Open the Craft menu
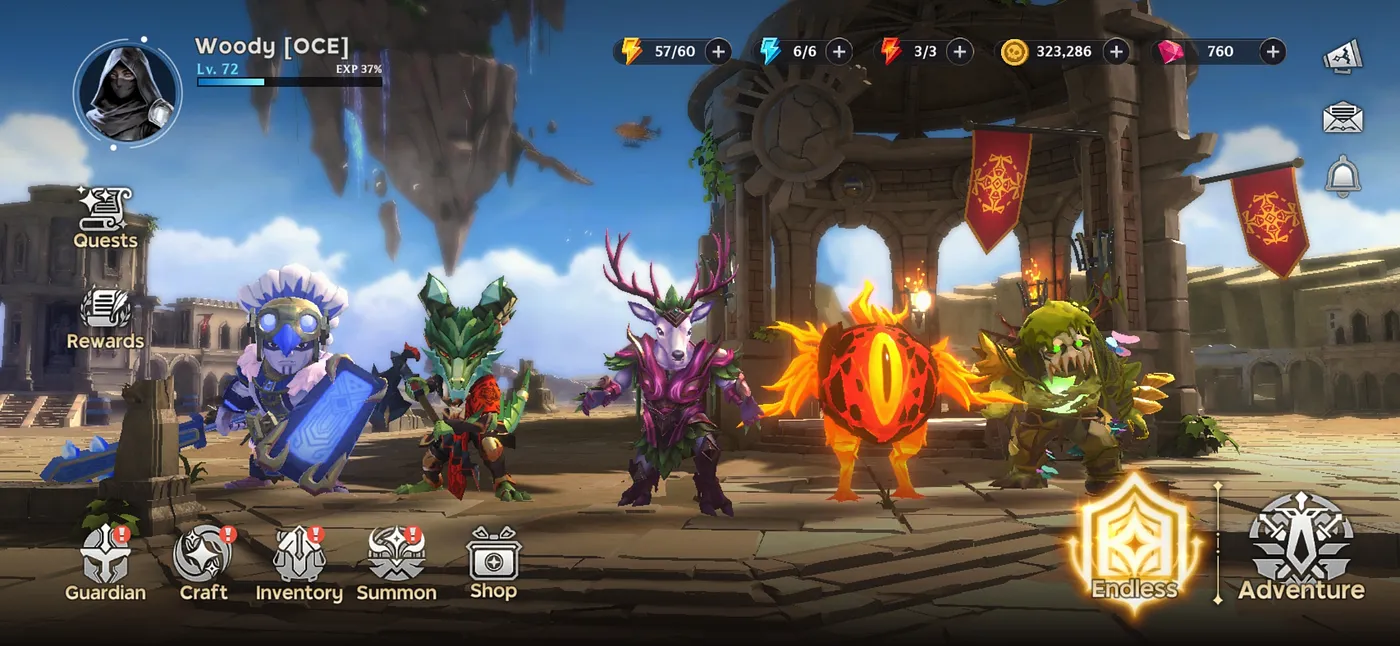This screenshot has height=646, width=1400. 203,563
